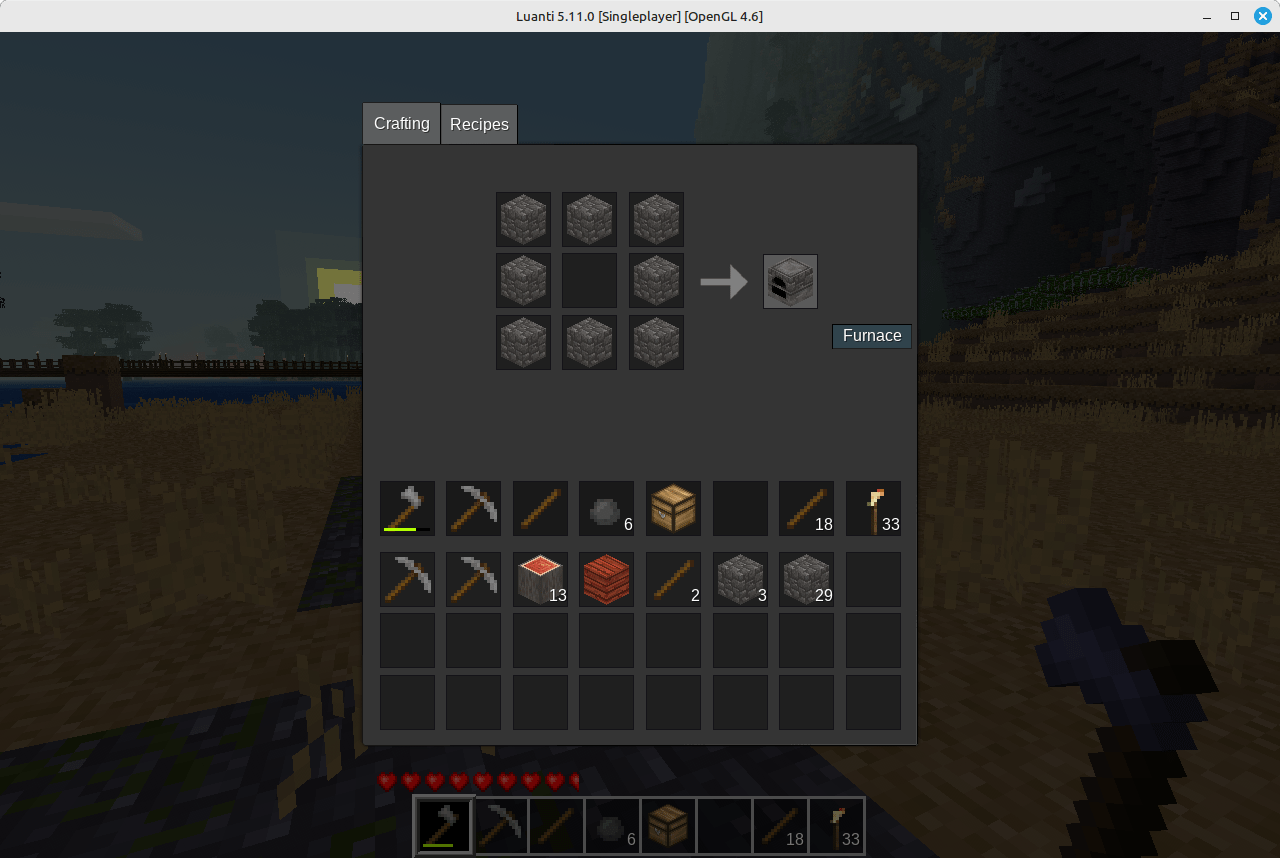Click the empty center slot of crafting grid

pyautogui.click(x=589, y=281)
